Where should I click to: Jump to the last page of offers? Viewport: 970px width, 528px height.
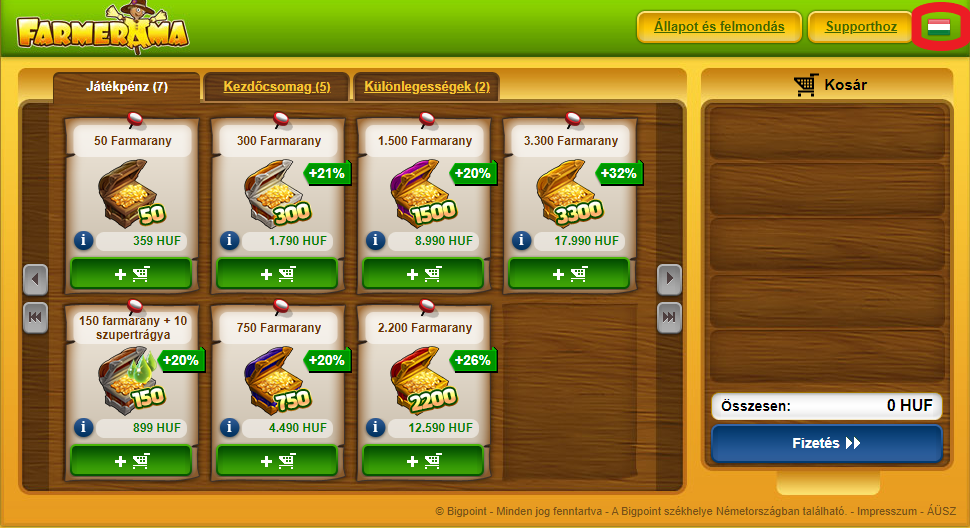tap(669, 317)
